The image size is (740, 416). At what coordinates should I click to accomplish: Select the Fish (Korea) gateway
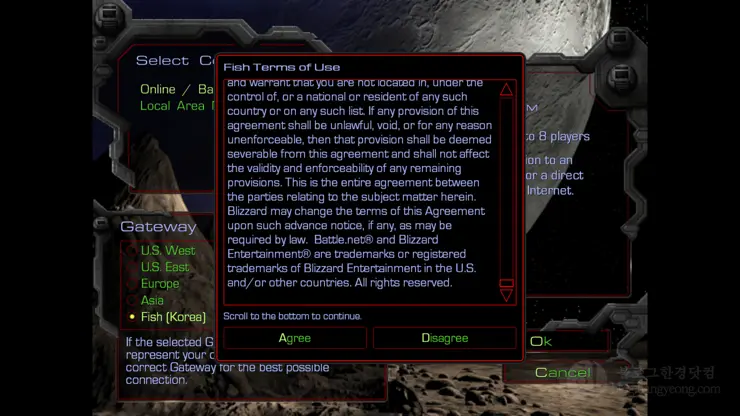173,317
